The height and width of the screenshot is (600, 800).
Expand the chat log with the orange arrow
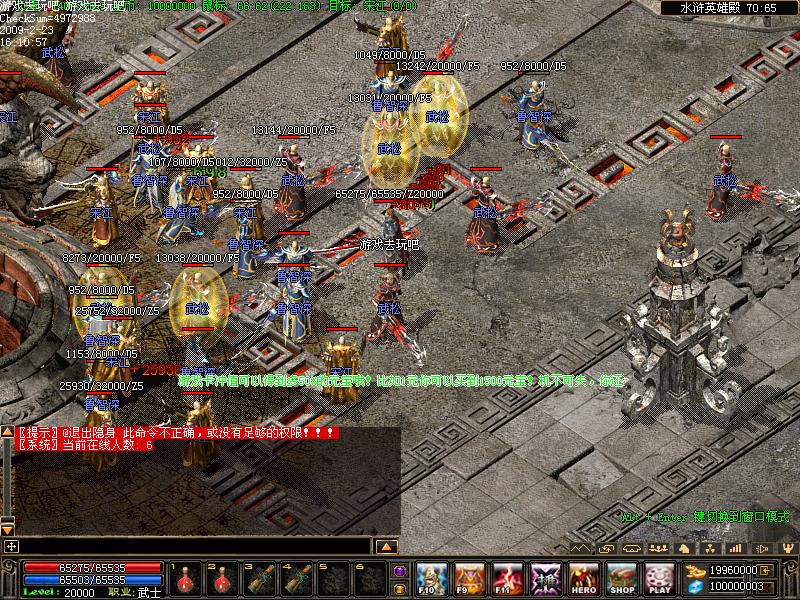[388, 546]
